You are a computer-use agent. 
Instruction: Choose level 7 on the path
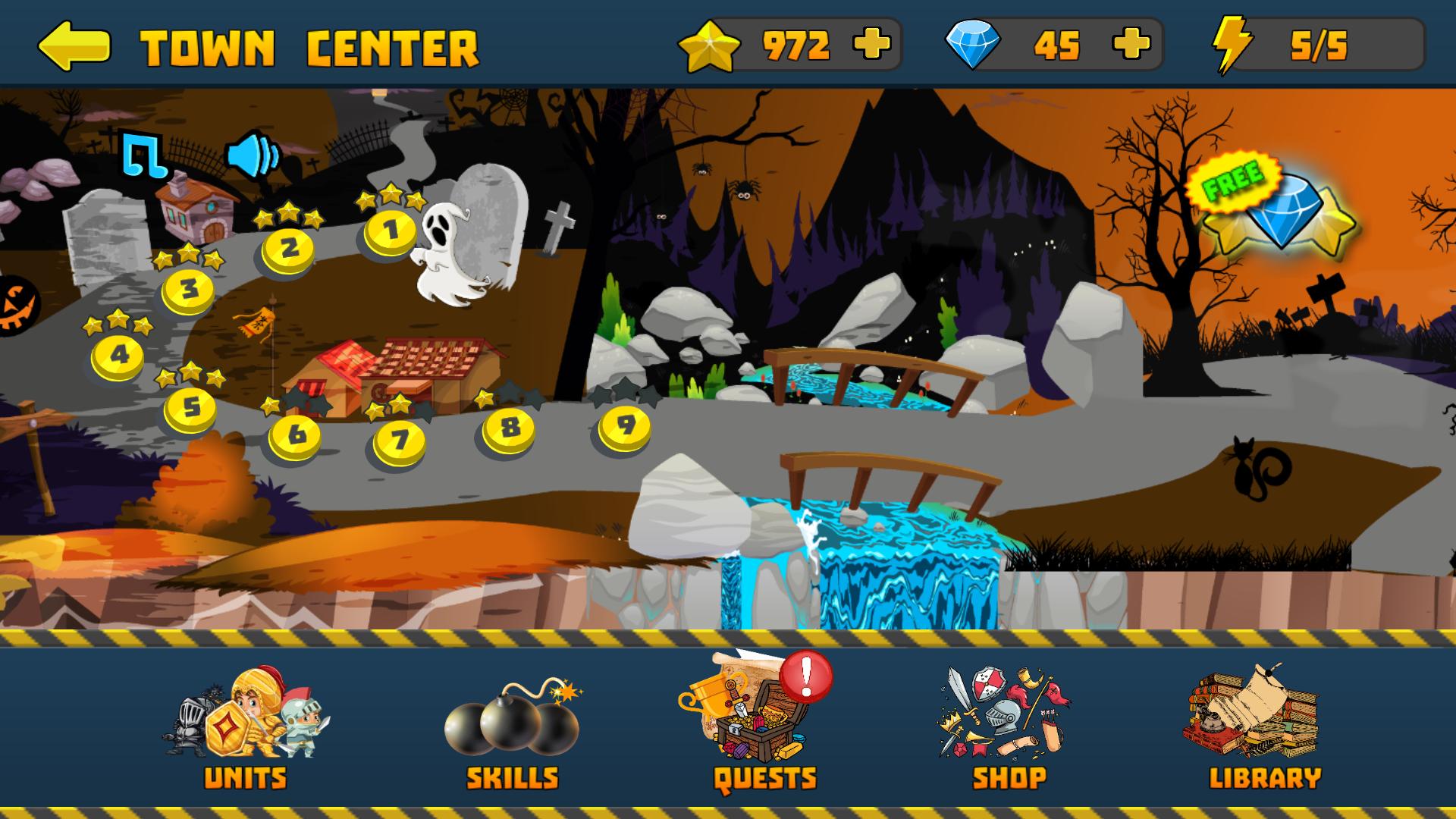[x=399, y=440]
